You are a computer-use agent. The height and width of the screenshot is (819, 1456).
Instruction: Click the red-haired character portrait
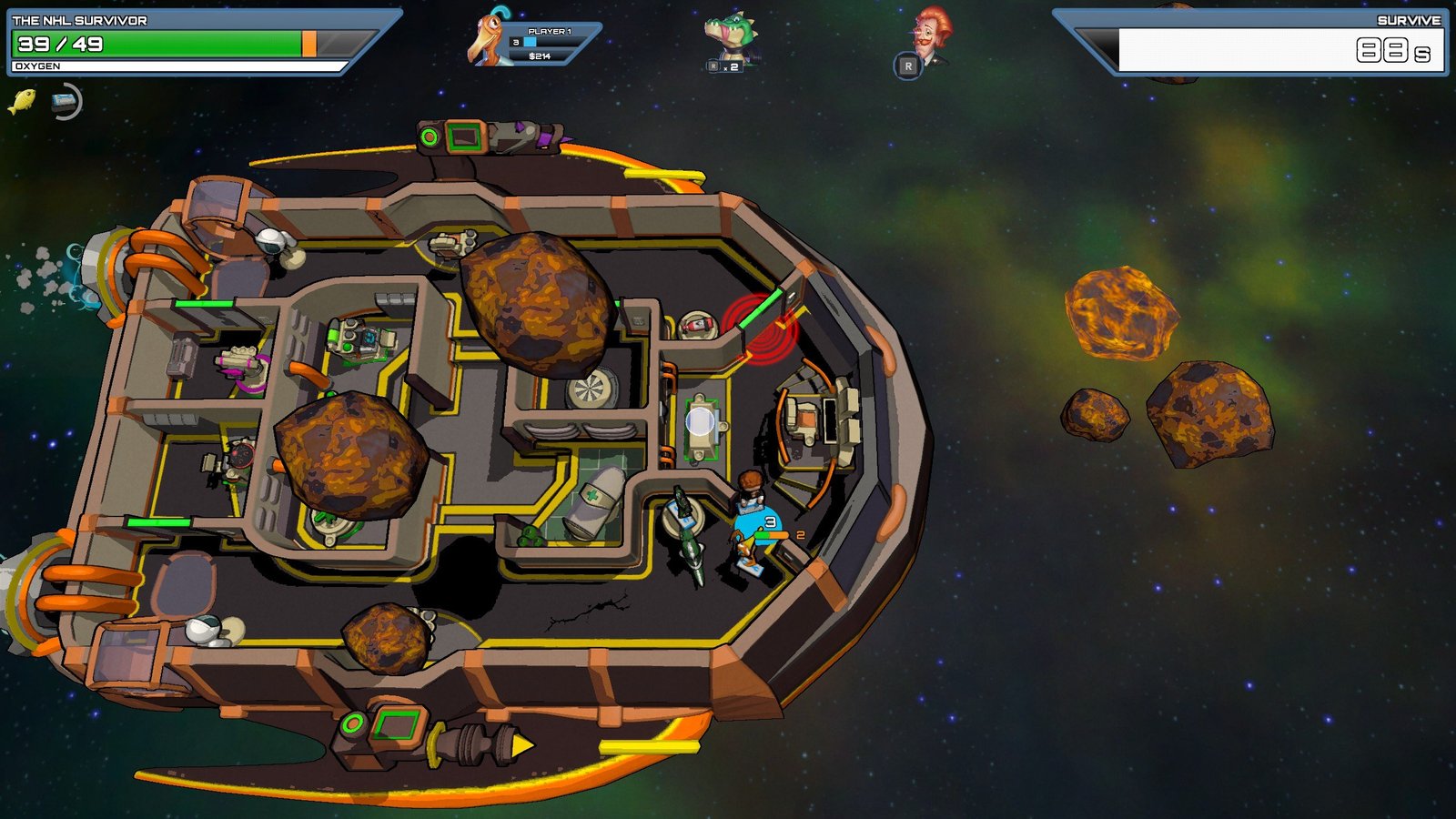coord(930,35)
